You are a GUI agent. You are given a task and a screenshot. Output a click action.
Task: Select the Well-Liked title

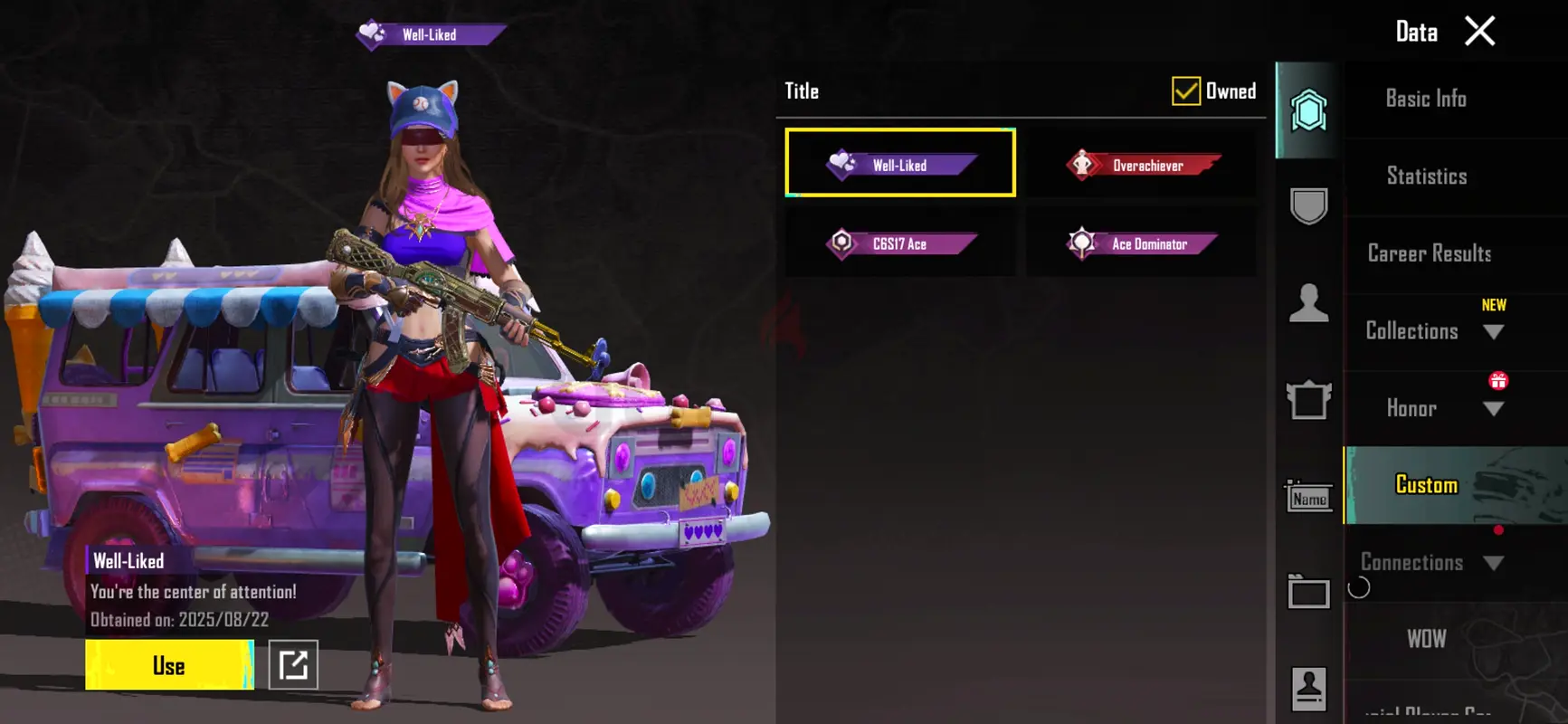pos(900,163)
